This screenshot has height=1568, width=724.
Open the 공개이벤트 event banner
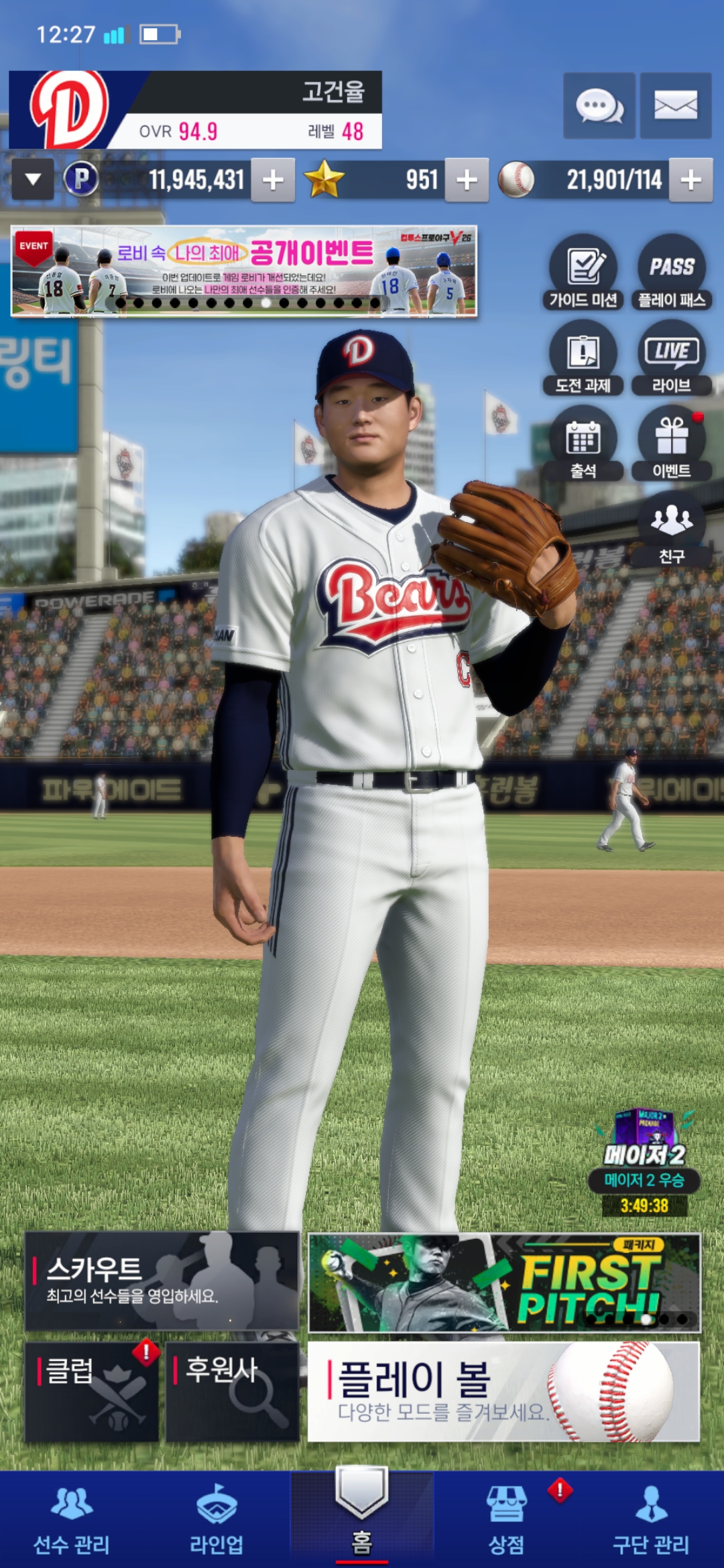[244, 271]
